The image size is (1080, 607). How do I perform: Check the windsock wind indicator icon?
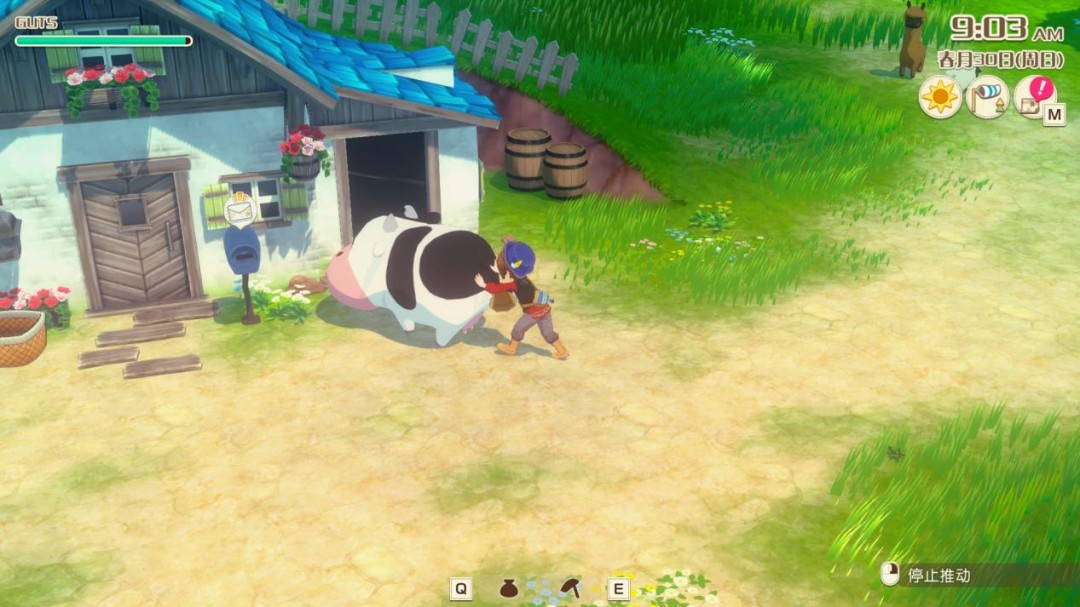(x=986, y=98)
